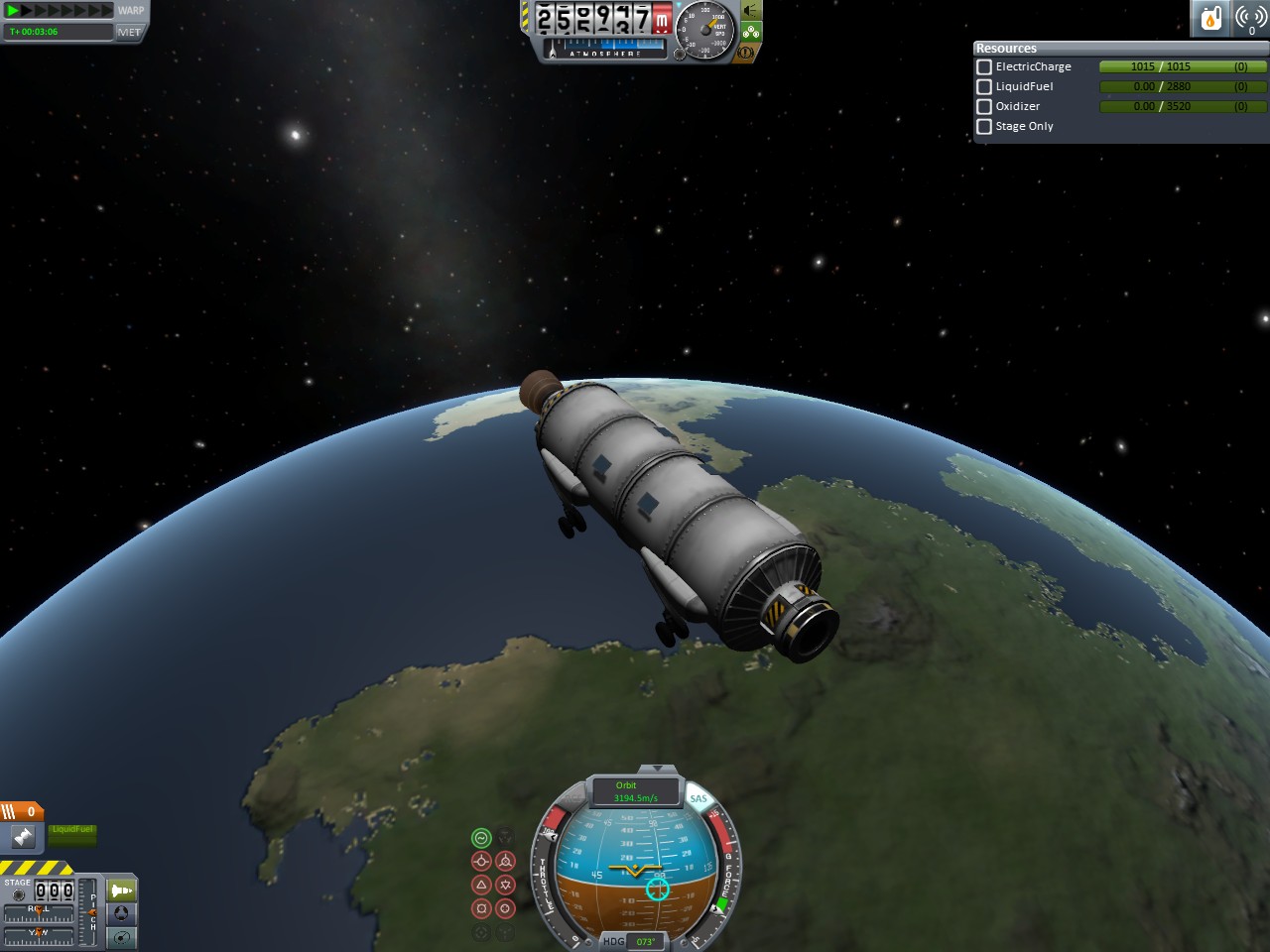The width and height of the screenshot is (1270, 952).
Task: Click the time WARP label
Action: click(131, 11)
